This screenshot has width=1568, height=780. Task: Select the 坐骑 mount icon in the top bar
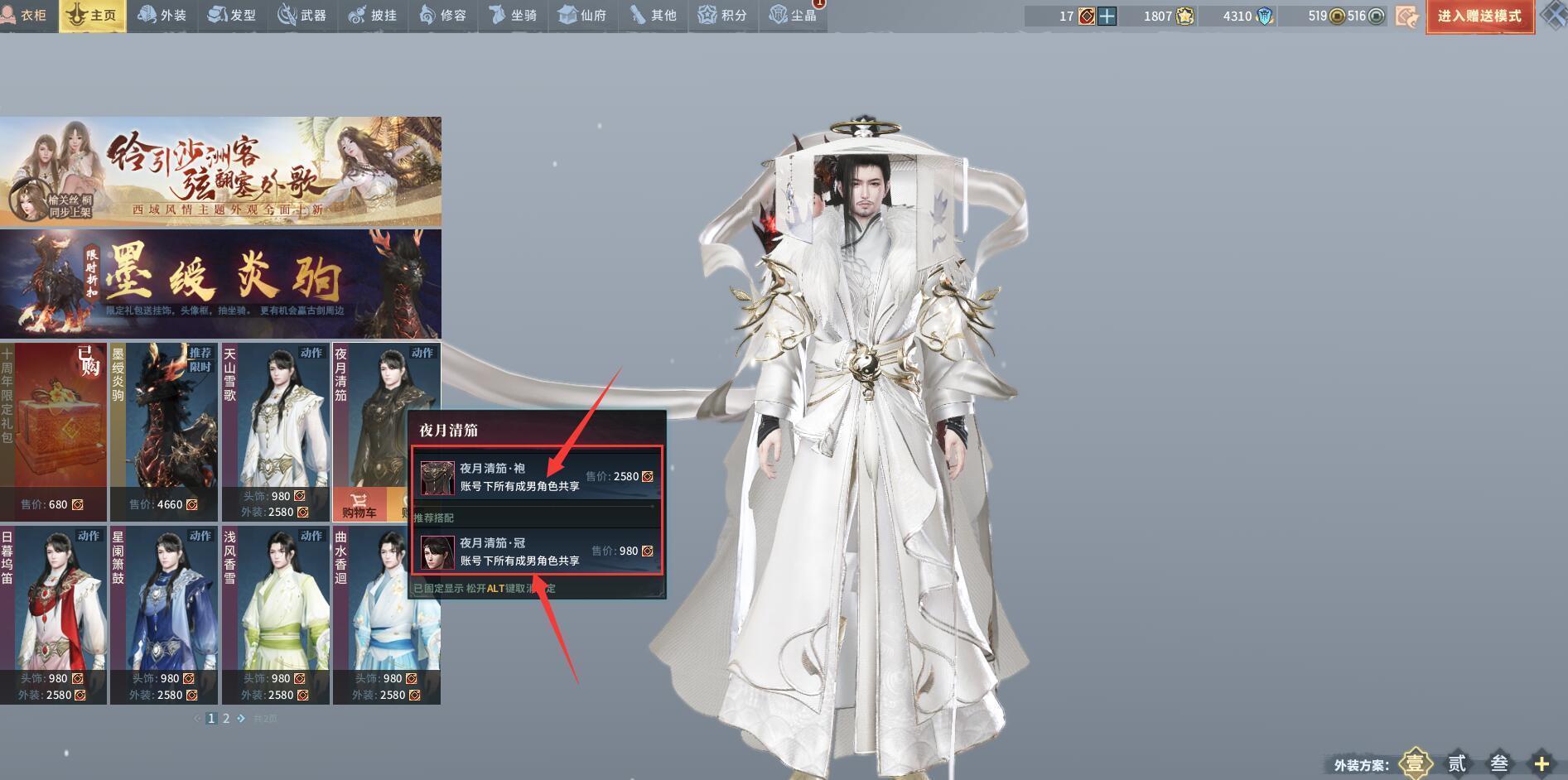click(x=514, y=15)
